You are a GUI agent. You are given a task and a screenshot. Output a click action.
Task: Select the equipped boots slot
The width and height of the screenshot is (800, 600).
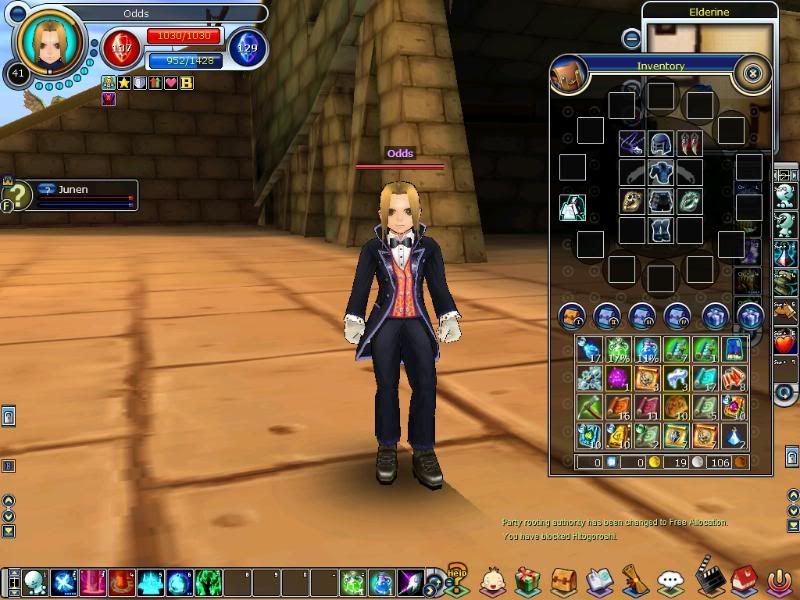pyautogui.click(x=660, y=230)
